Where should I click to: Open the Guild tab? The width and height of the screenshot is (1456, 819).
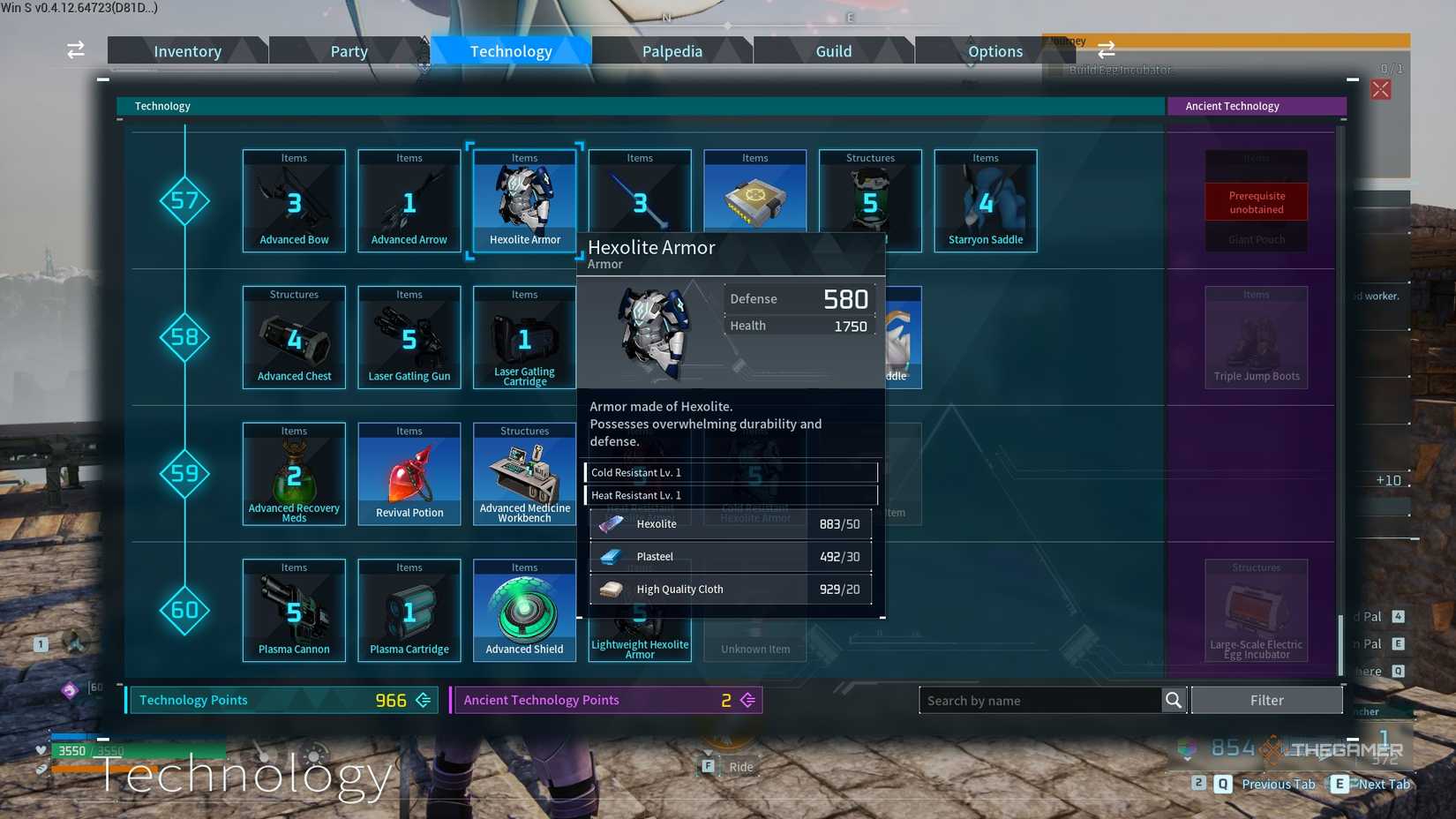tap(833, 50)
